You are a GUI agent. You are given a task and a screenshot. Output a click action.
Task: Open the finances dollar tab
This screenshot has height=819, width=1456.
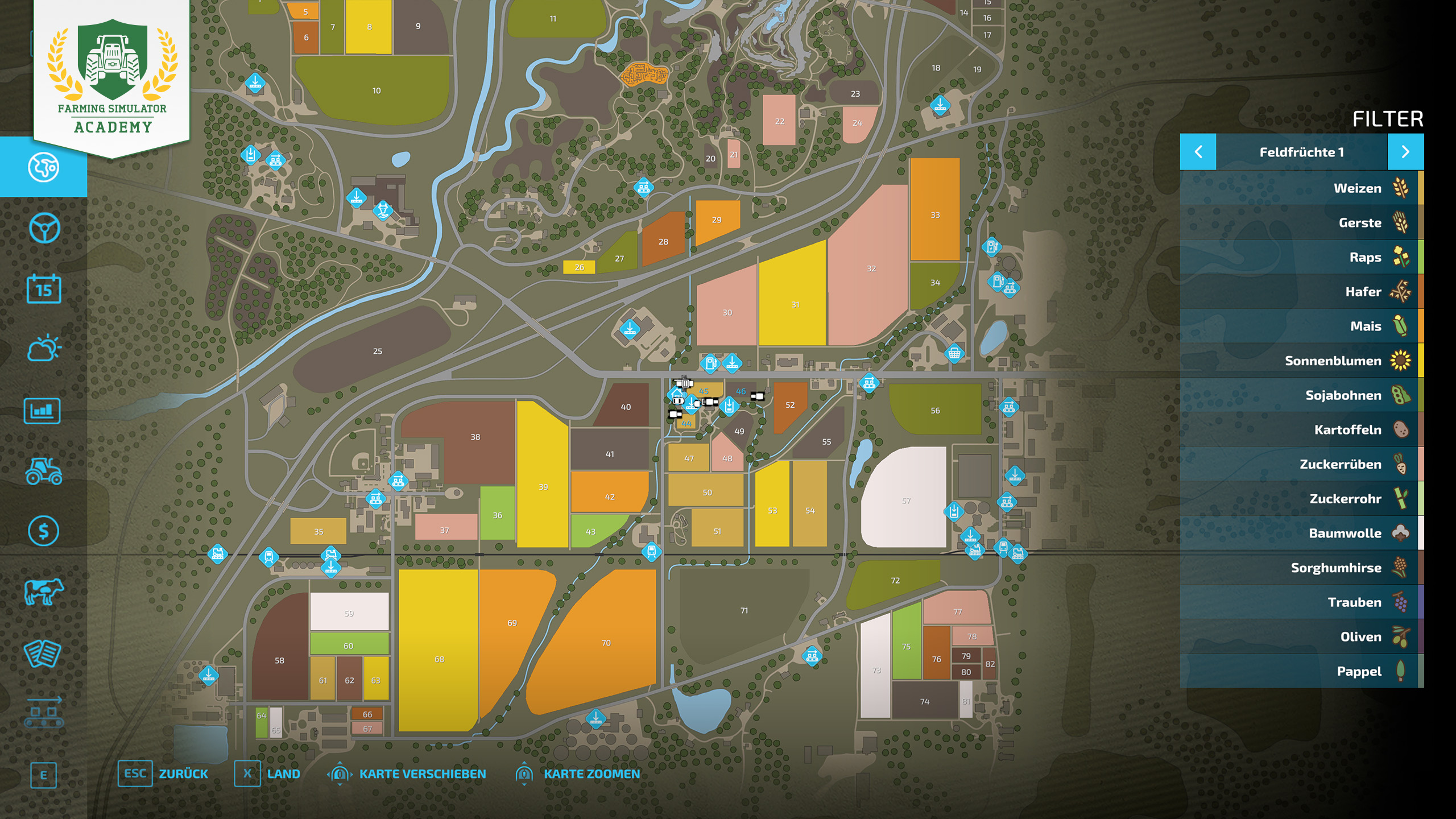[44, 531]
